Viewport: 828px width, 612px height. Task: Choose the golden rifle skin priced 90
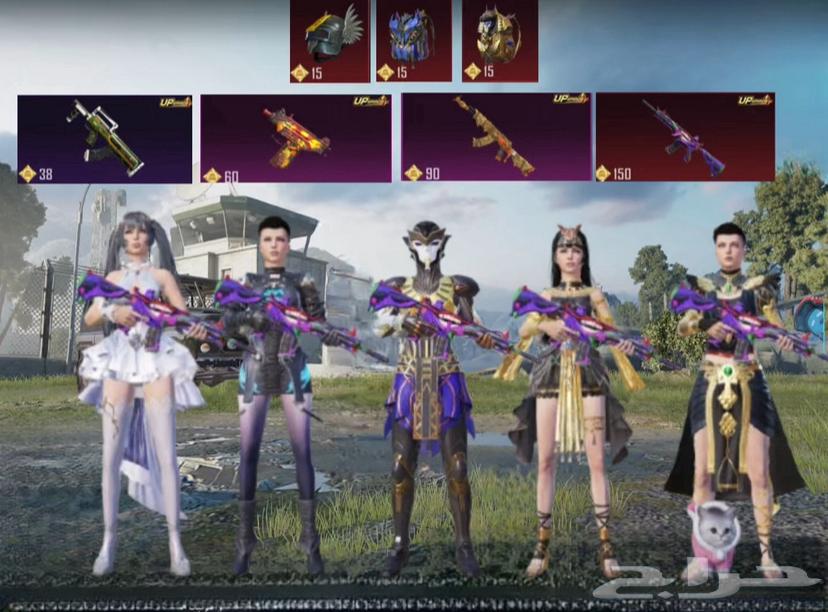coord(496,138)
